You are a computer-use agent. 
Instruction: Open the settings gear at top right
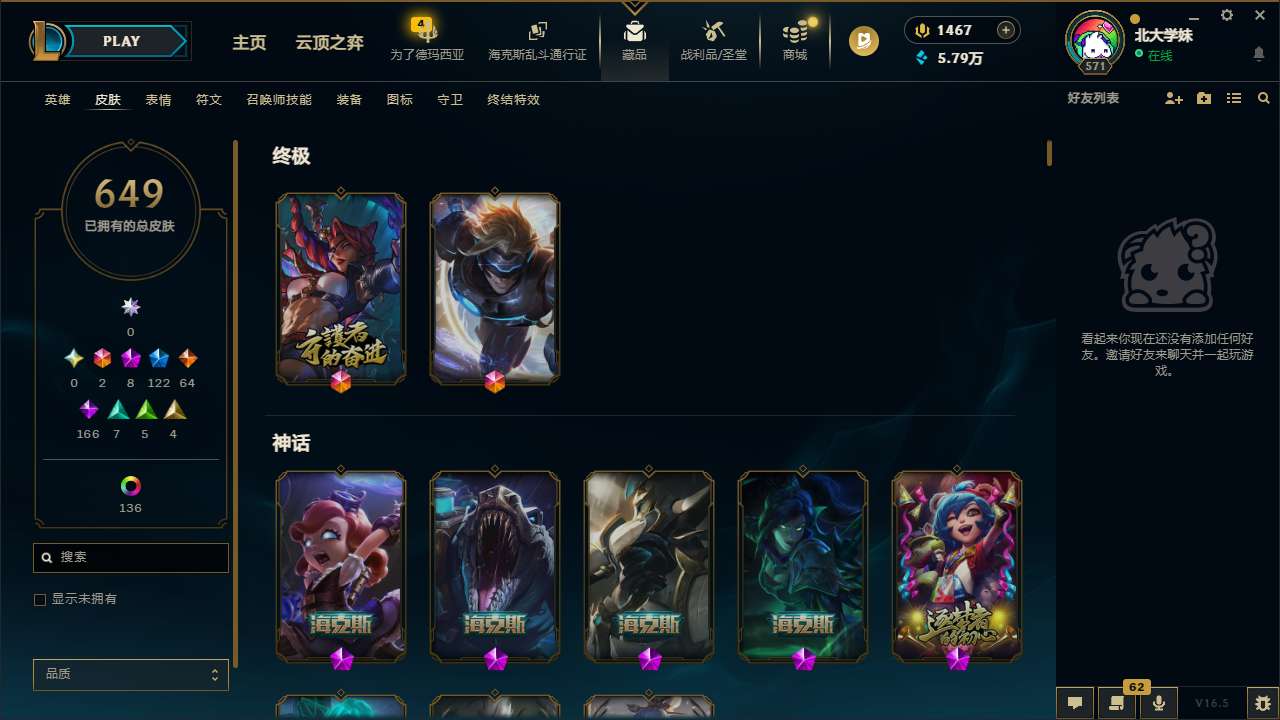click(x=1226, y=16)
